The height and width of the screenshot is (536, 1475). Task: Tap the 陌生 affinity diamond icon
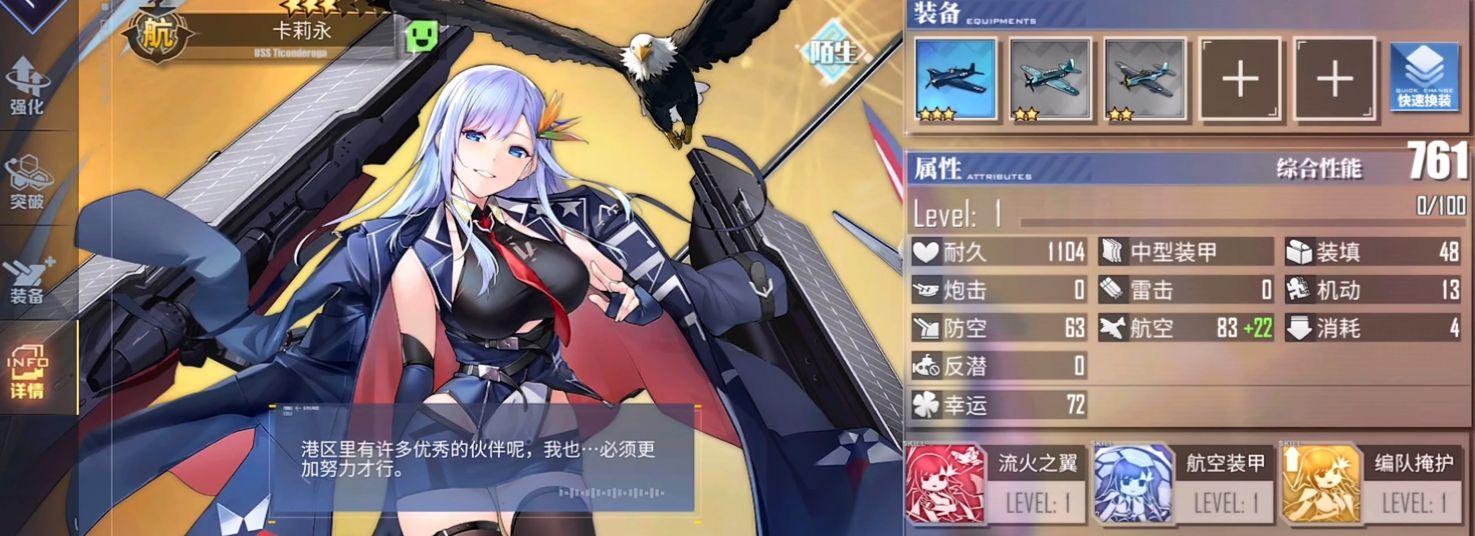pos(835,52)
